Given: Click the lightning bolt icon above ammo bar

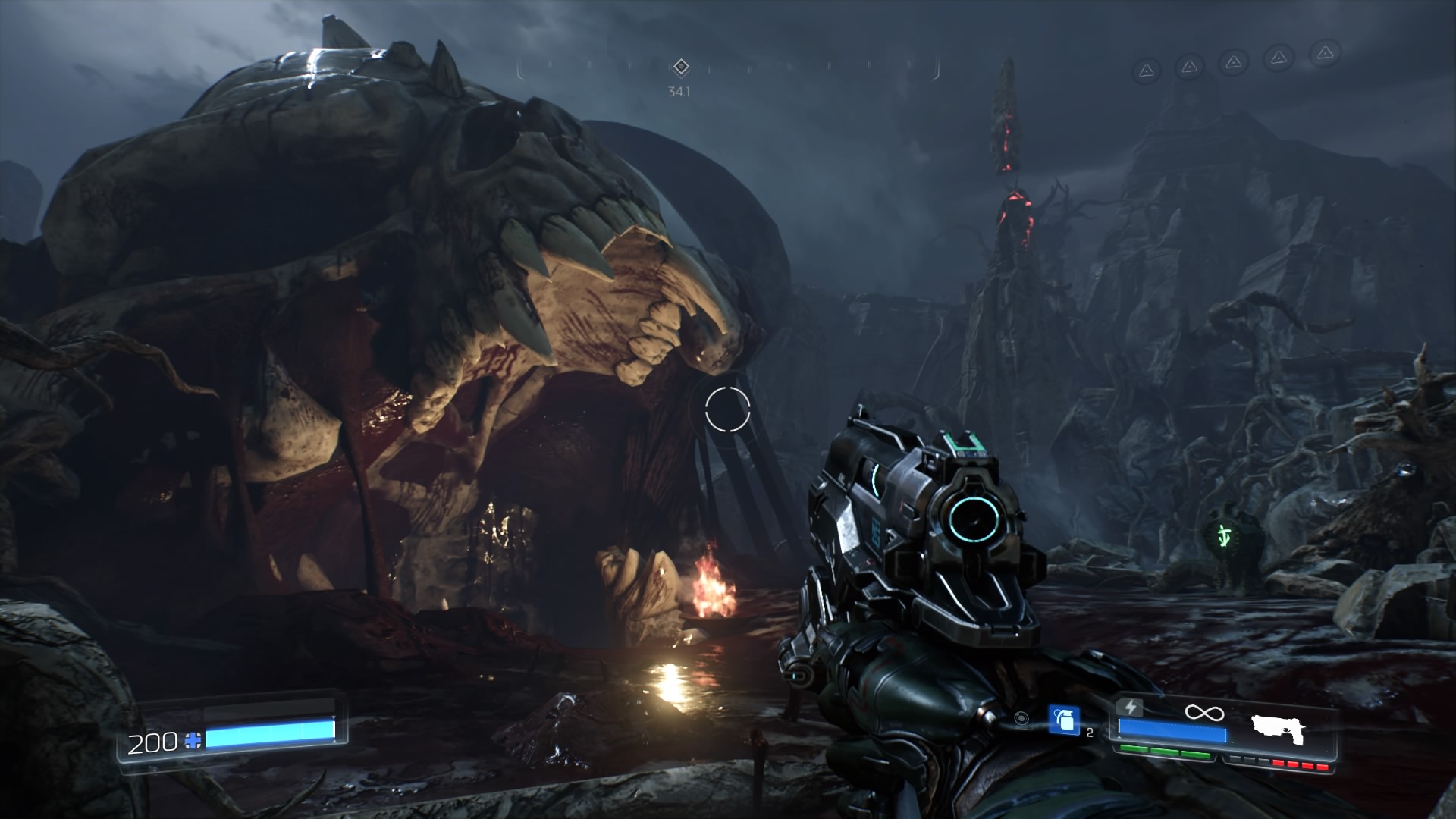Looking at the screenshot, I should pyautogui.click(x=1131, y=707).
